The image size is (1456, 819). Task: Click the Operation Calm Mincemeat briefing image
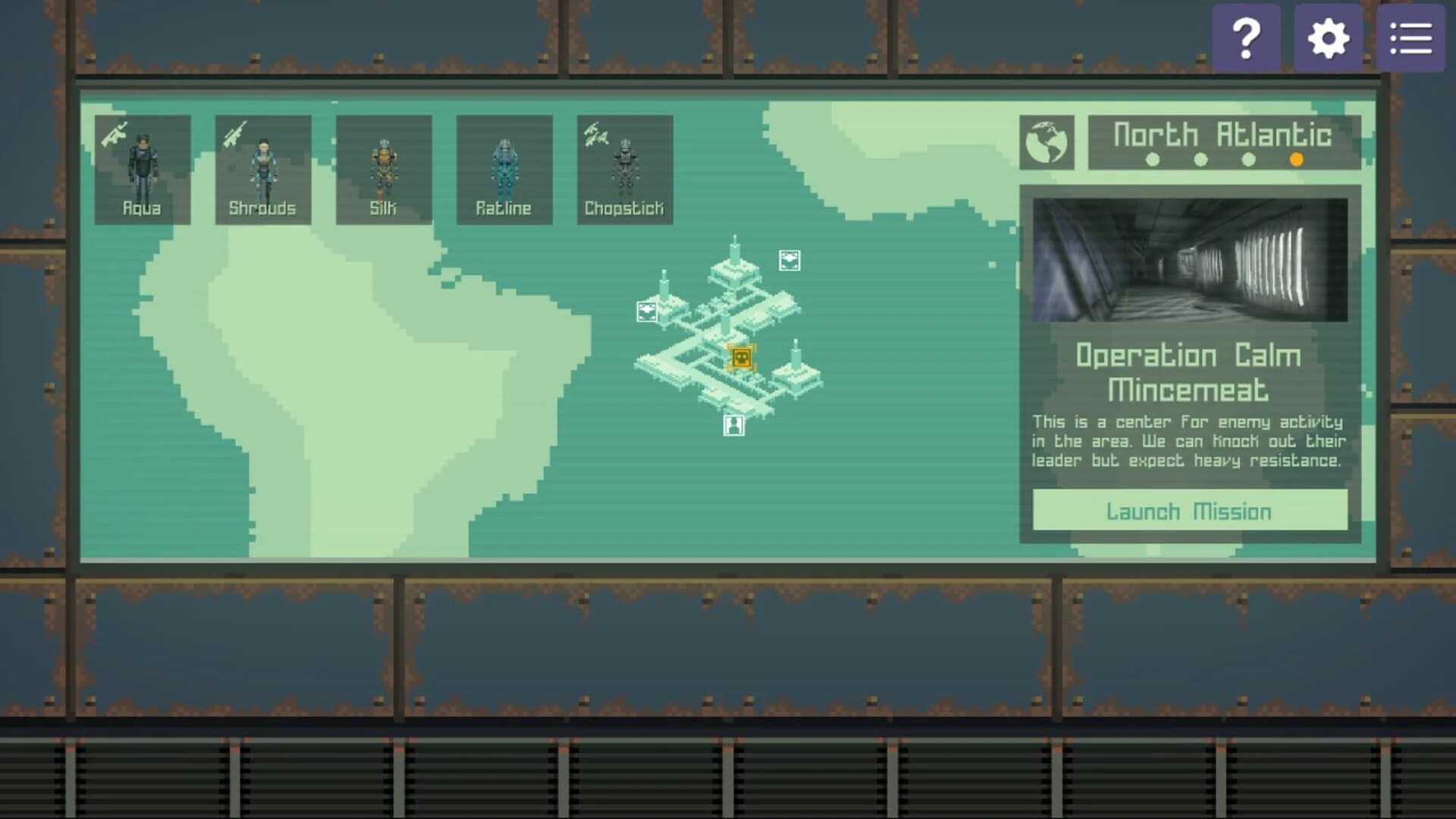(1189, 259)
